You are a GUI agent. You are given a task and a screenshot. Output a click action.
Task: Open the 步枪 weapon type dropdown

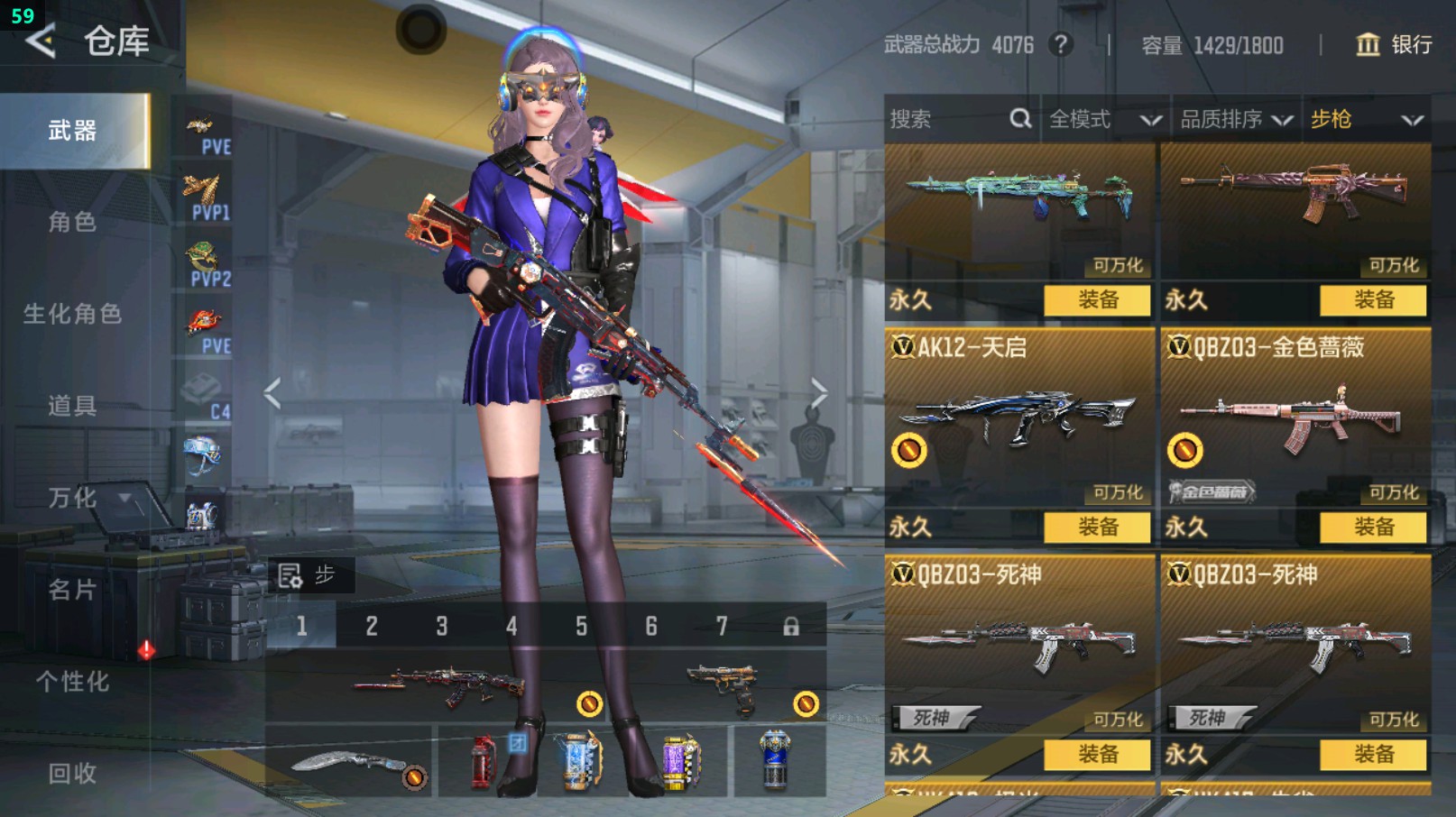(x=1366, y=119)
